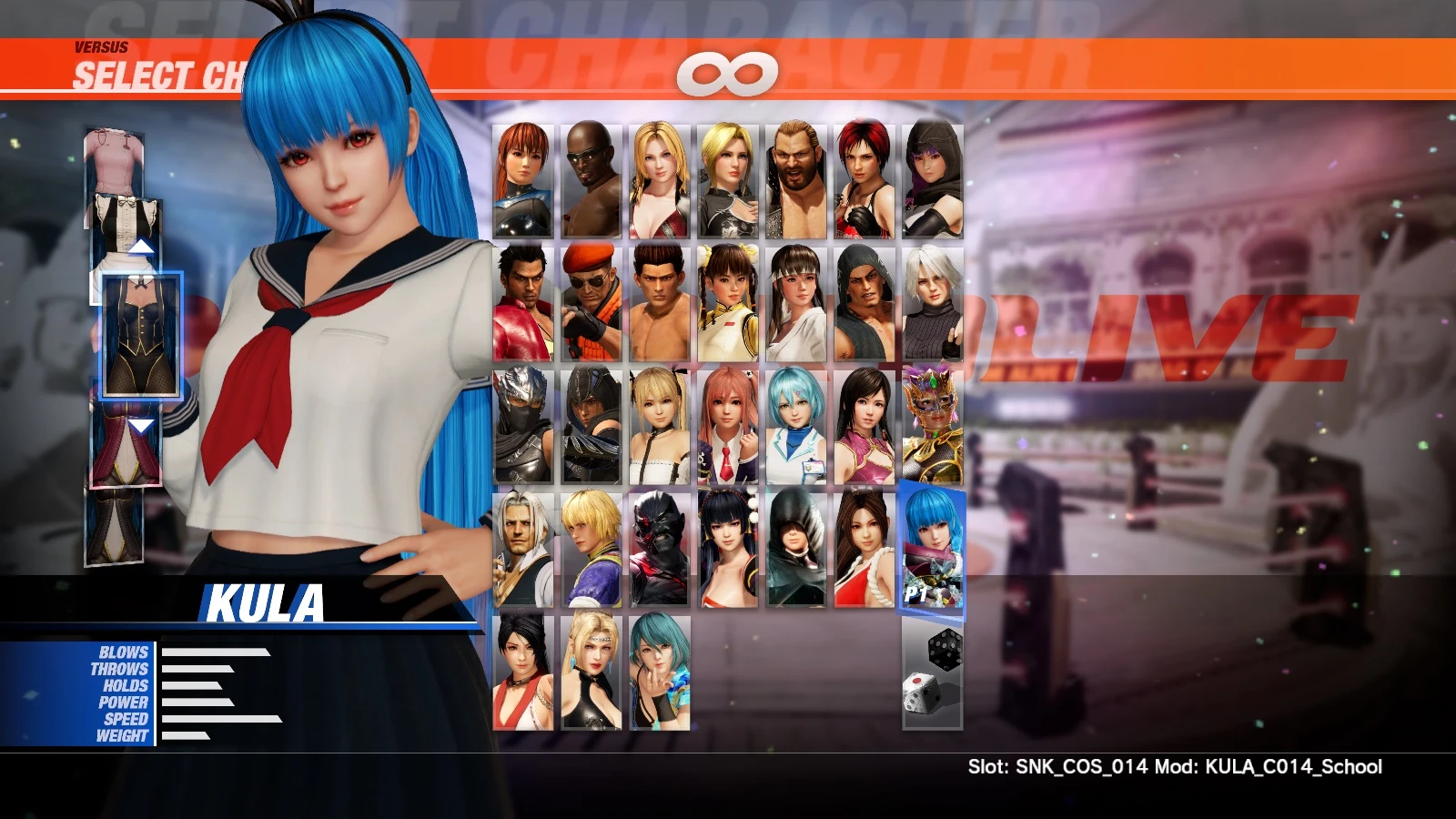Click the black random-select die
The height and width of the screenshot is (819, 1456).
(946, 648)
